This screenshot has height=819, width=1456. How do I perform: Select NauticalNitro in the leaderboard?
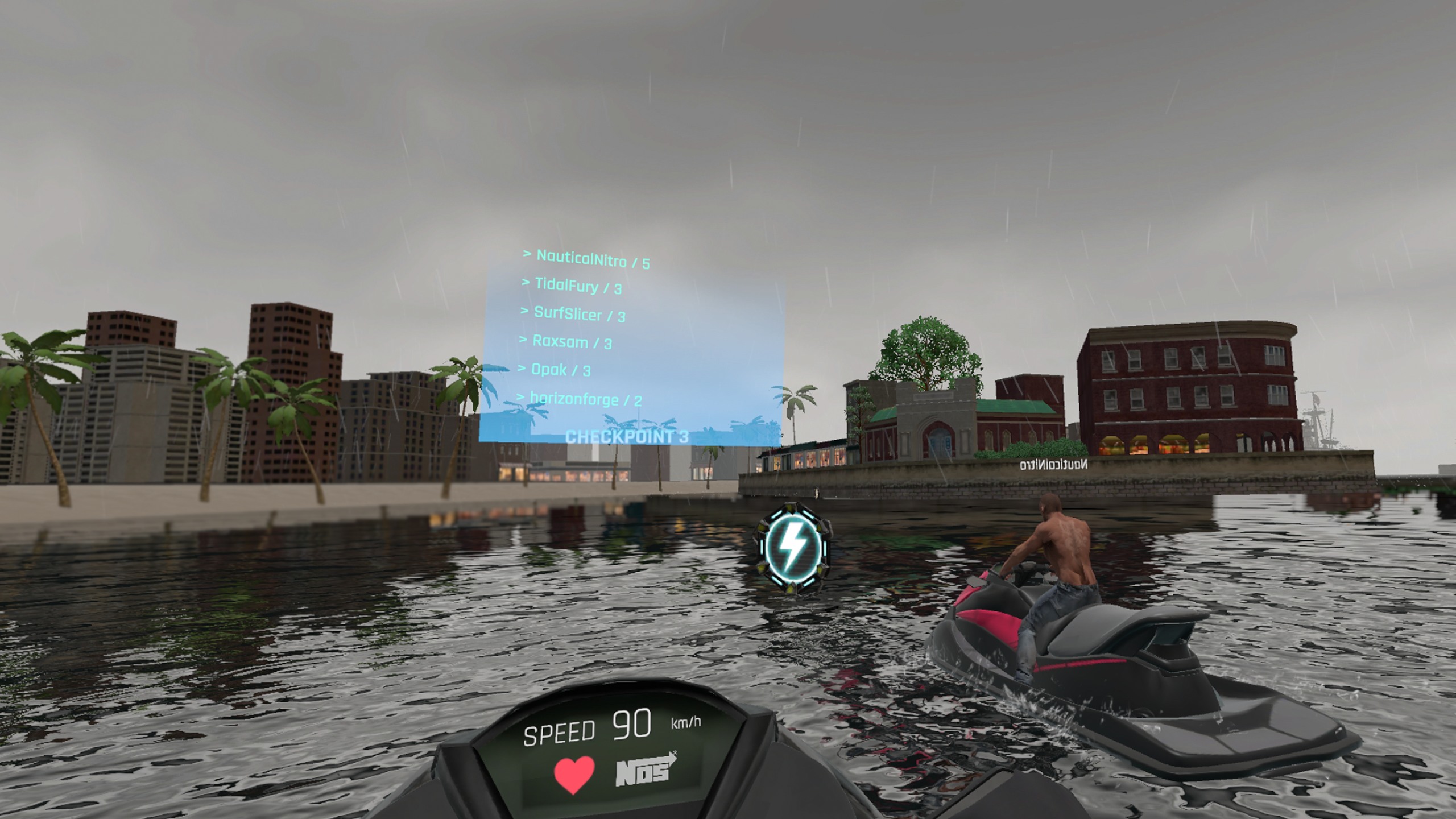pyautogui.click(x=586, y=259)
